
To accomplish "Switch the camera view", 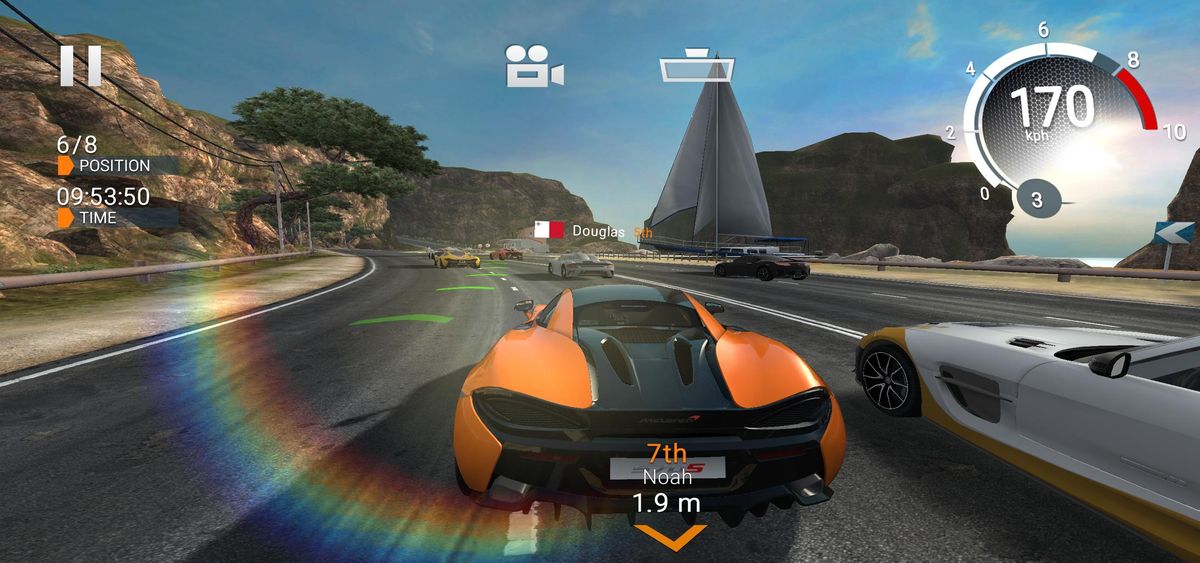I will coord(534,66).
